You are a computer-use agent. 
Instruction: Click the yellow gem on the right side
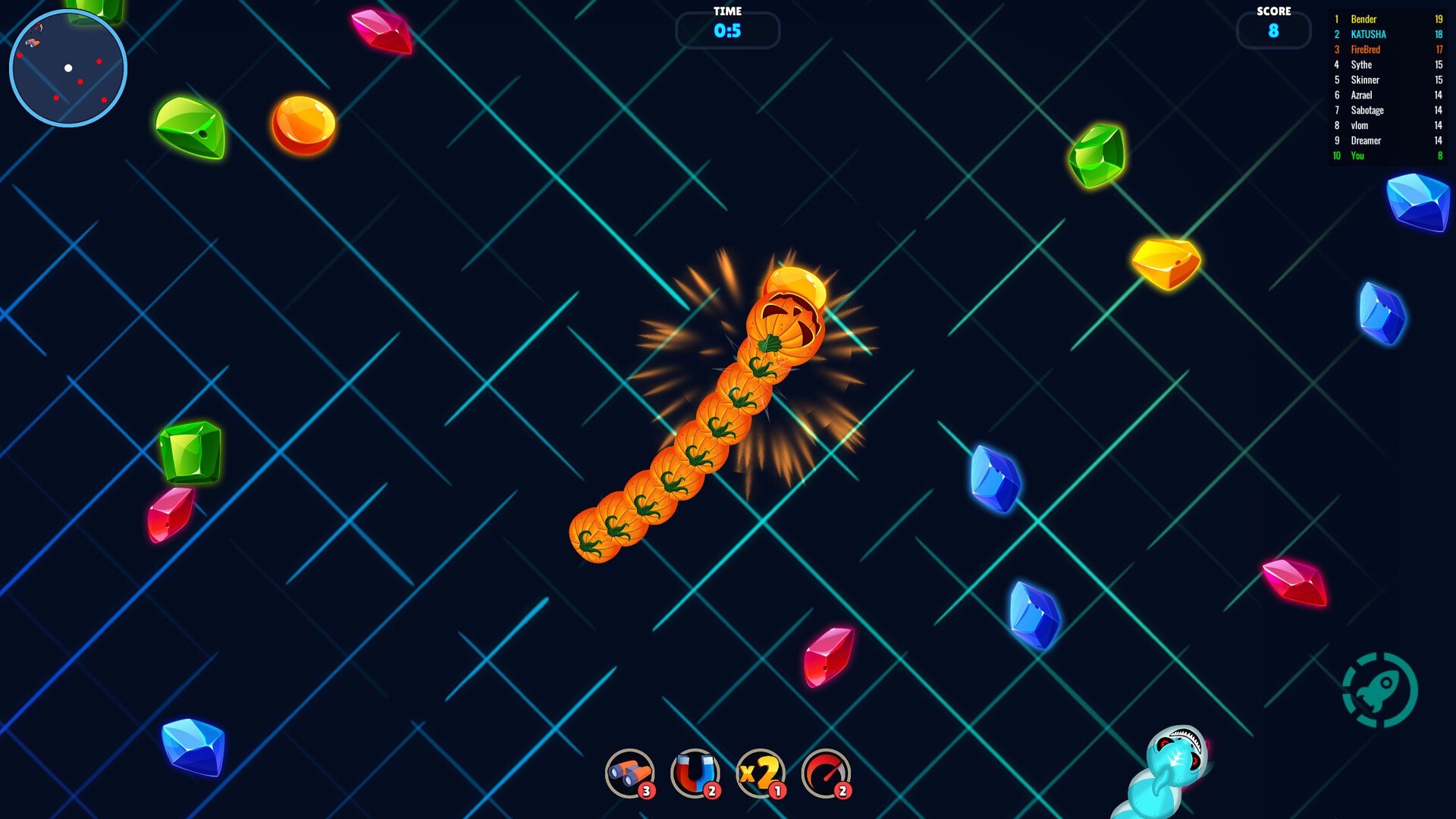[x=1166, y=262]
